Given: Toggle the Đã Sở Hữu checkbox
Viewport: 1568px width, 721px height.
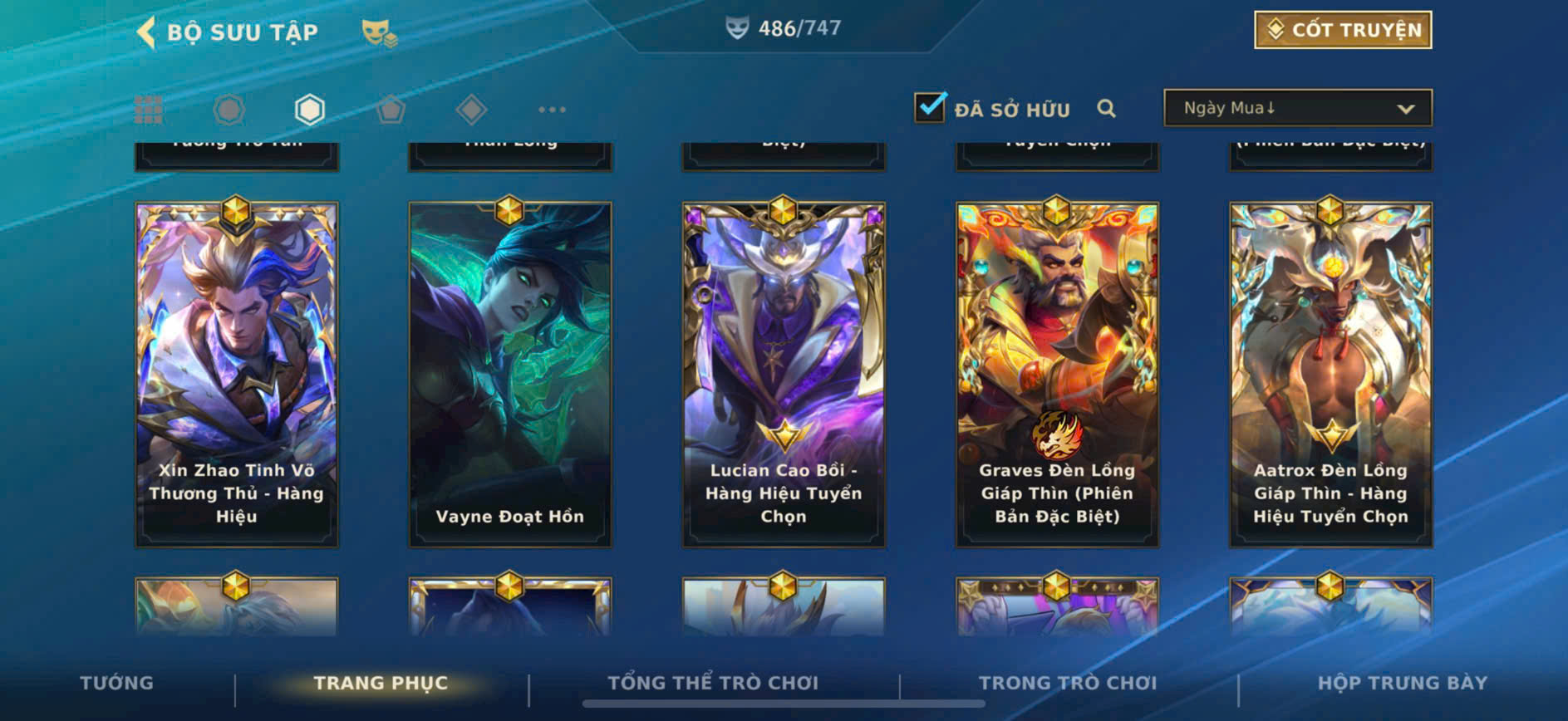Looking at the screenshot, I should (x=930, y=108).
